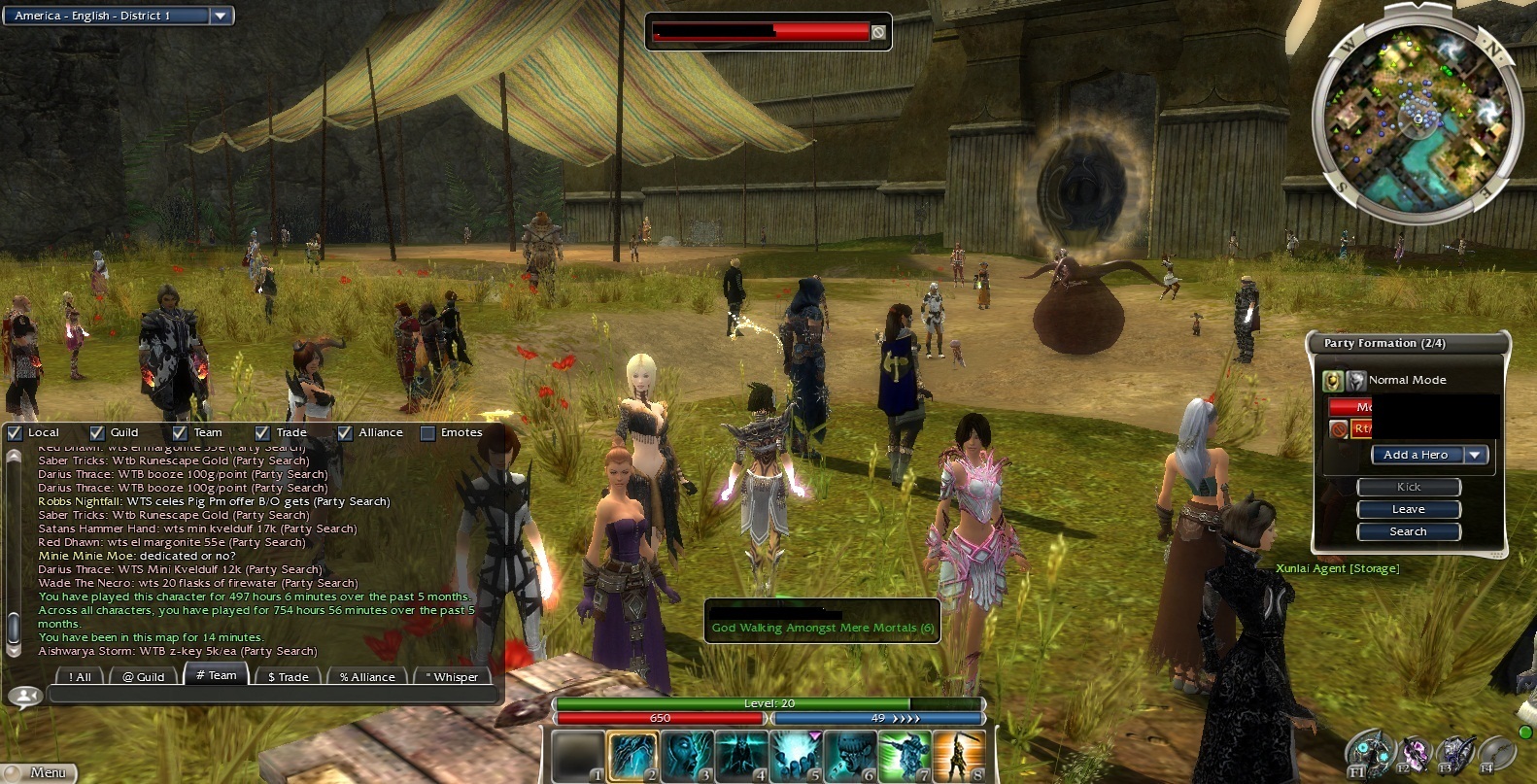Uncheck the Local chat channel
The height and width of the screenshot is (784, 1537).
(15, 432)
